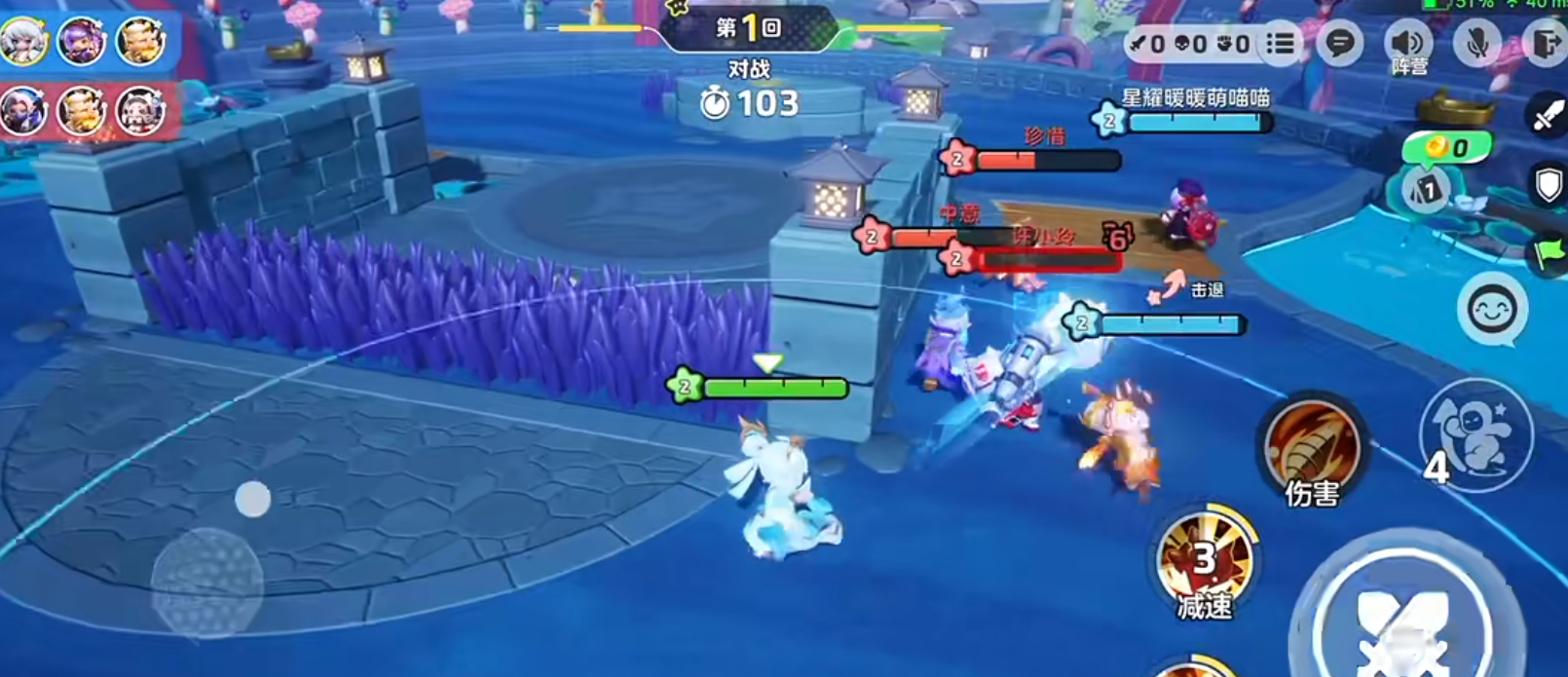
Task: Open the card shop button under coins
Action: coord(1427,189)
